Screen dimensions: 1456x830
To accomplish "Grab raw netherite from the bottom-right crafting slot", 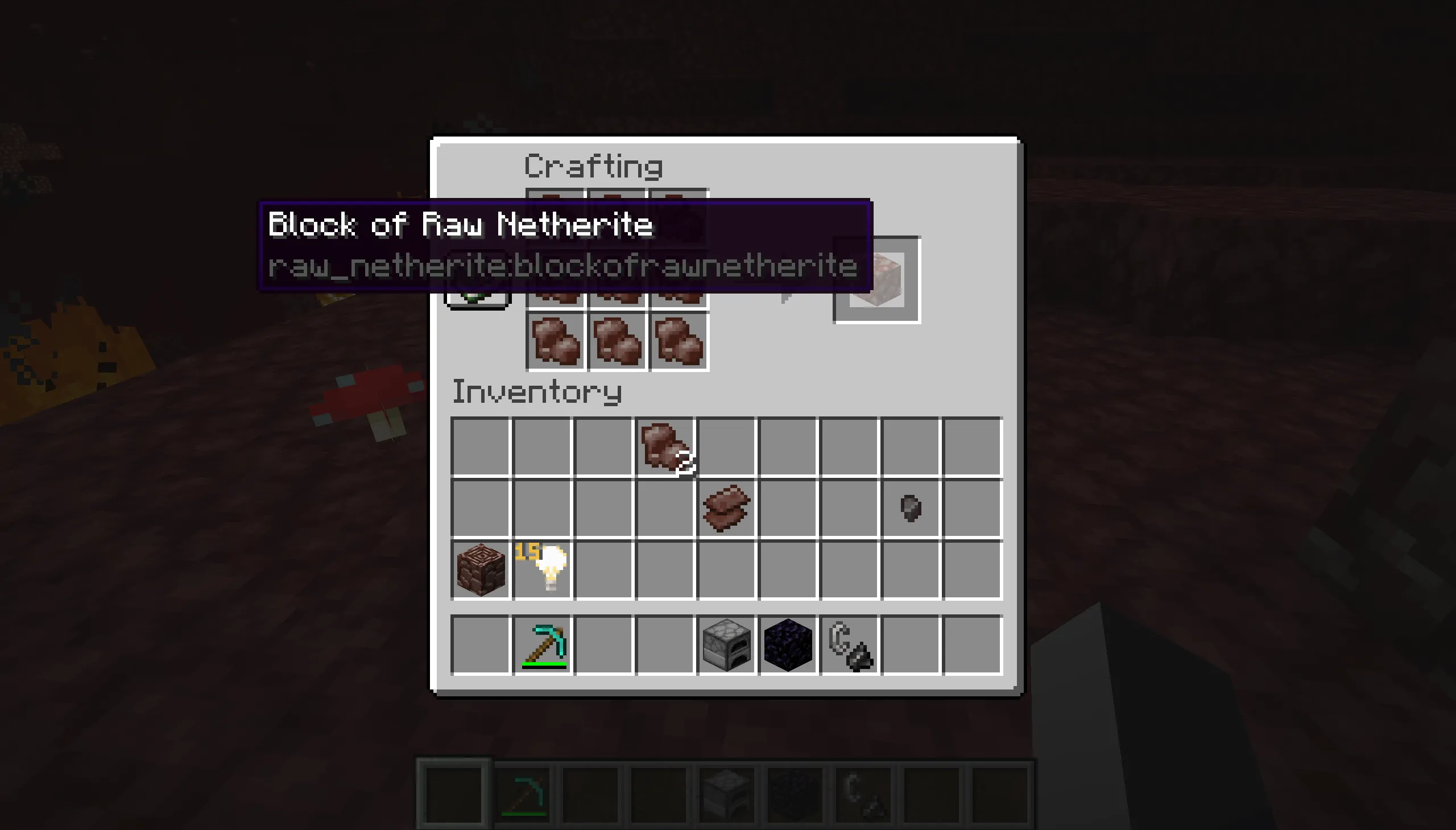I will (x=678, y=341).
